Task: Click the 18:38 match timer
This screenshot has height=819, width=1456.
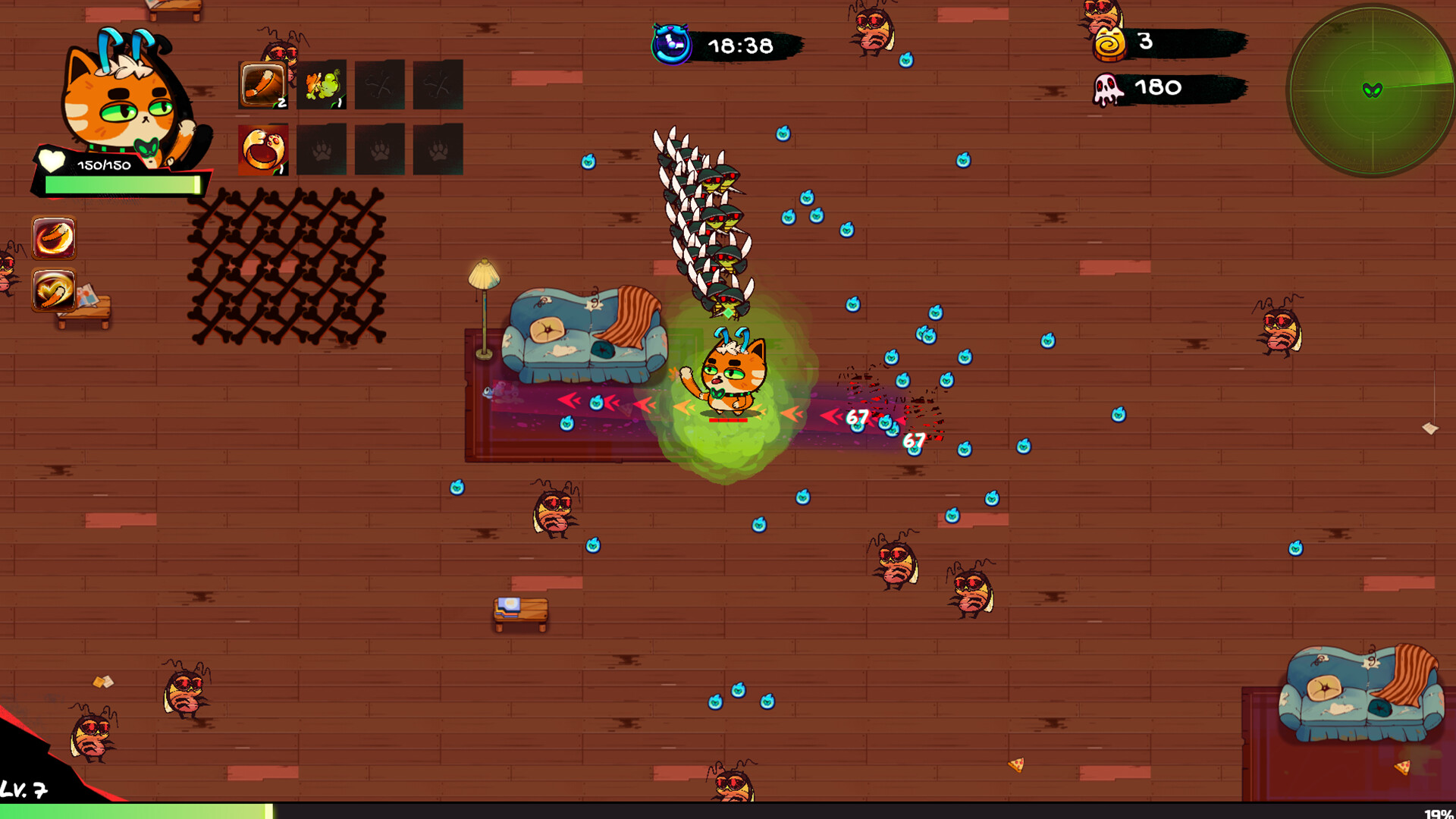Action: (x=739, y=43)
